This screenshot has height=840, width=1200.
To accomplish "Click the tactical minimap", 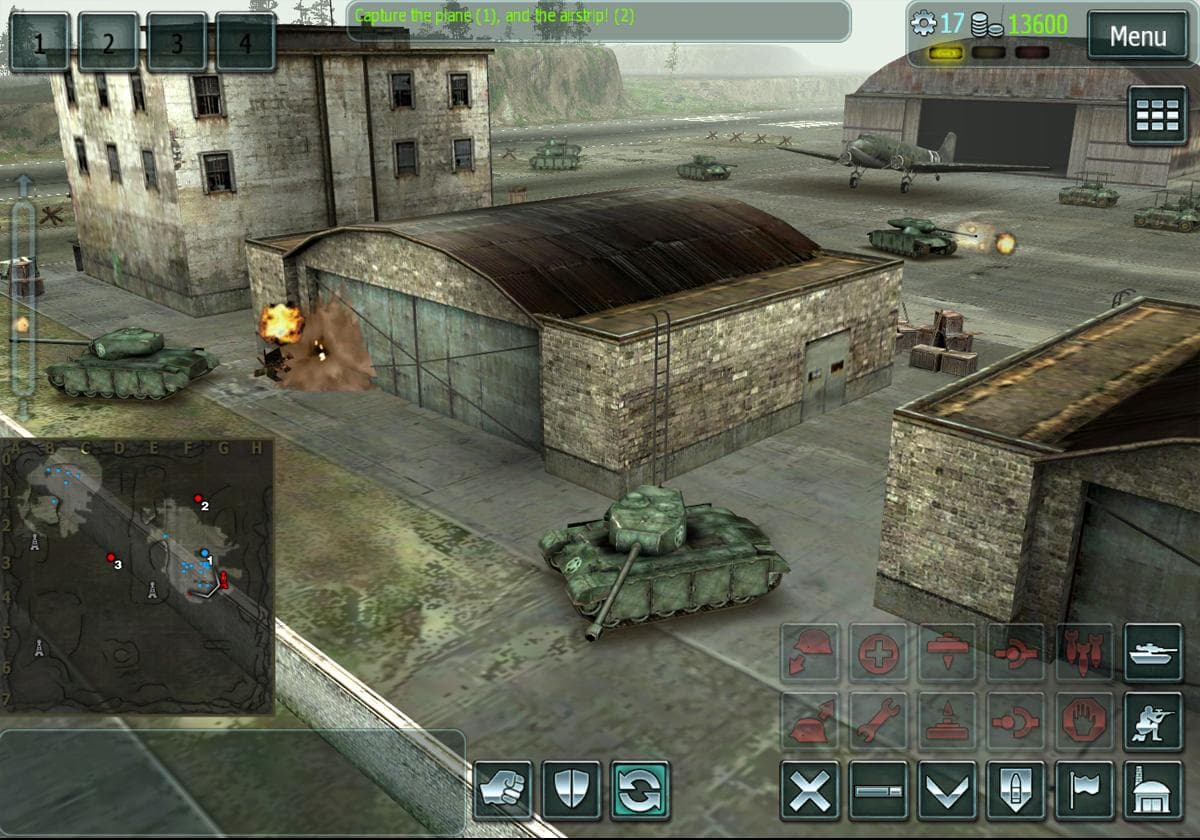I will pos(137,576).
